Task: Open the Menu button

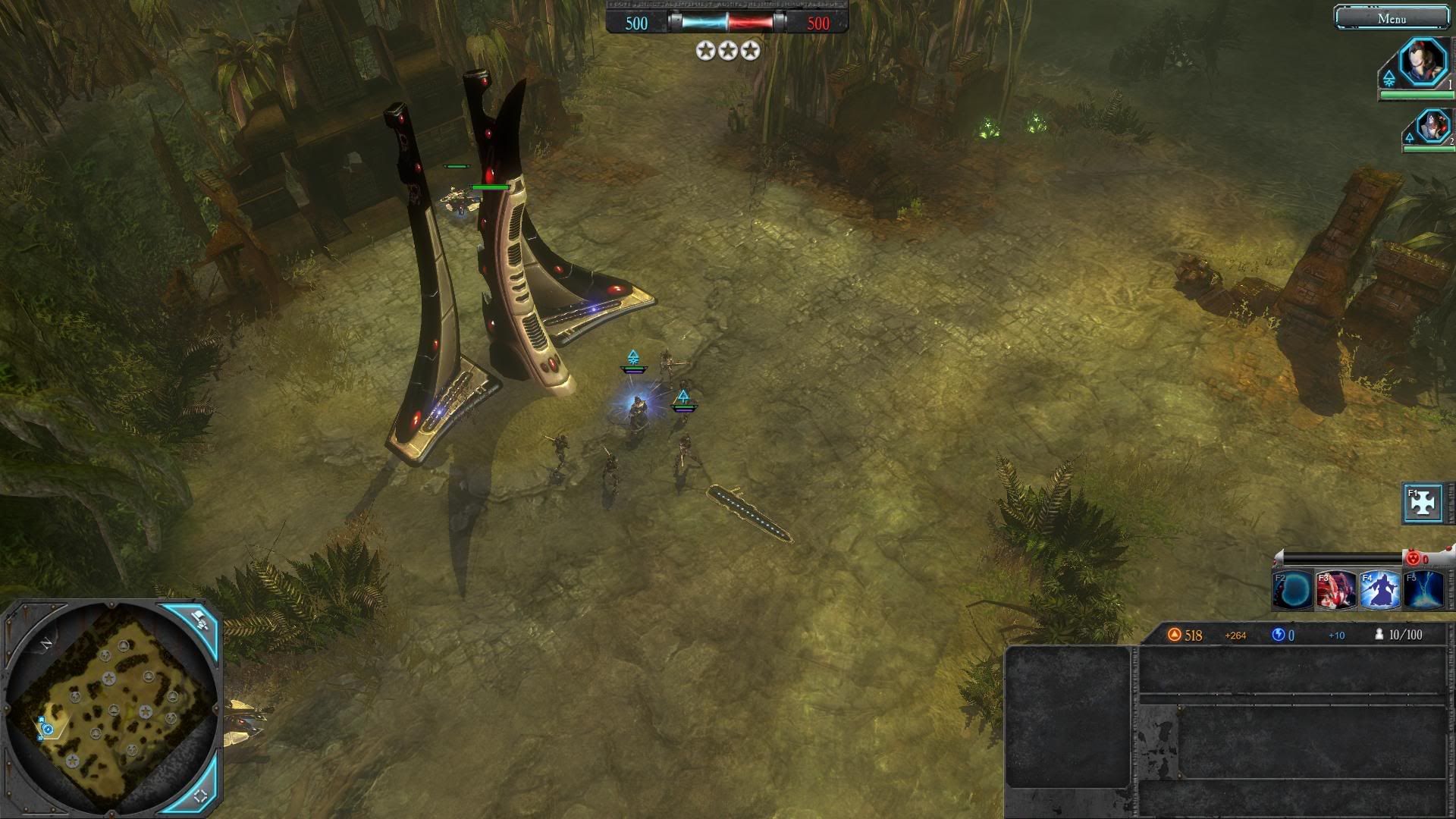Action: tap(1392, 18)
